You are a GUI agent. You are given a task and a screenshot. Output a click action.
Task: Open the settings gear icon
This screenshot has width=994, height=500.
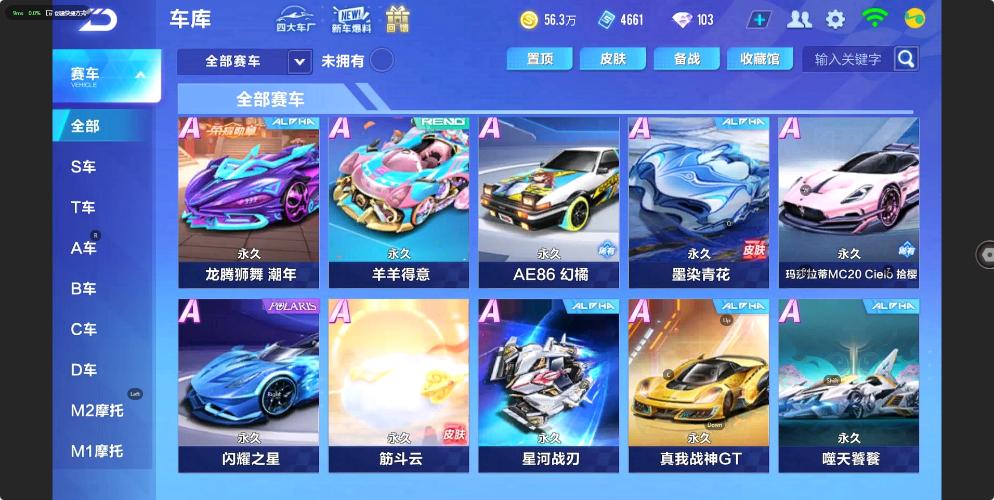pyautogui.click(x=835, y=19)
